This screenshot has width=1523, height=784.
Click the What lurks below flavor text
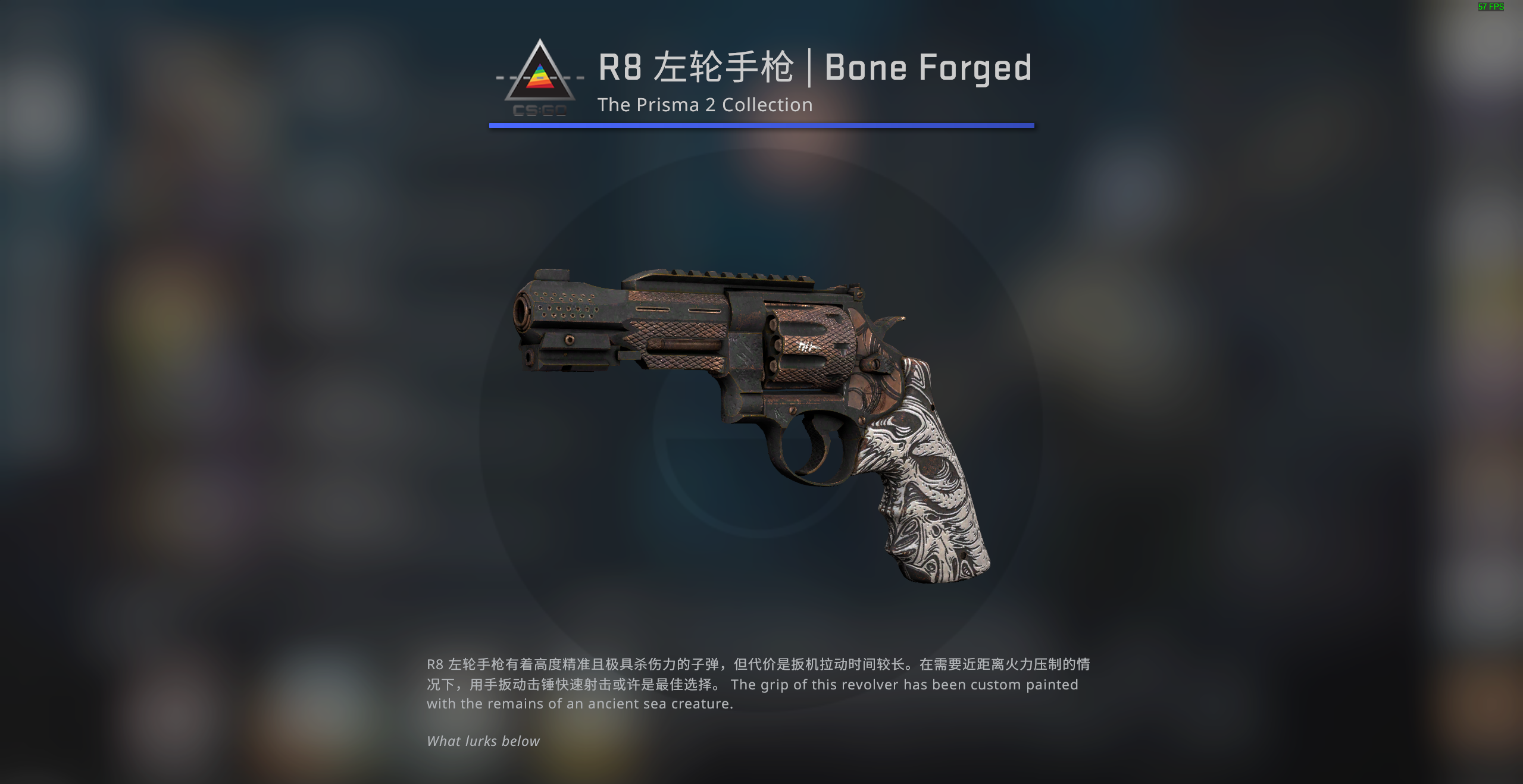482,741
